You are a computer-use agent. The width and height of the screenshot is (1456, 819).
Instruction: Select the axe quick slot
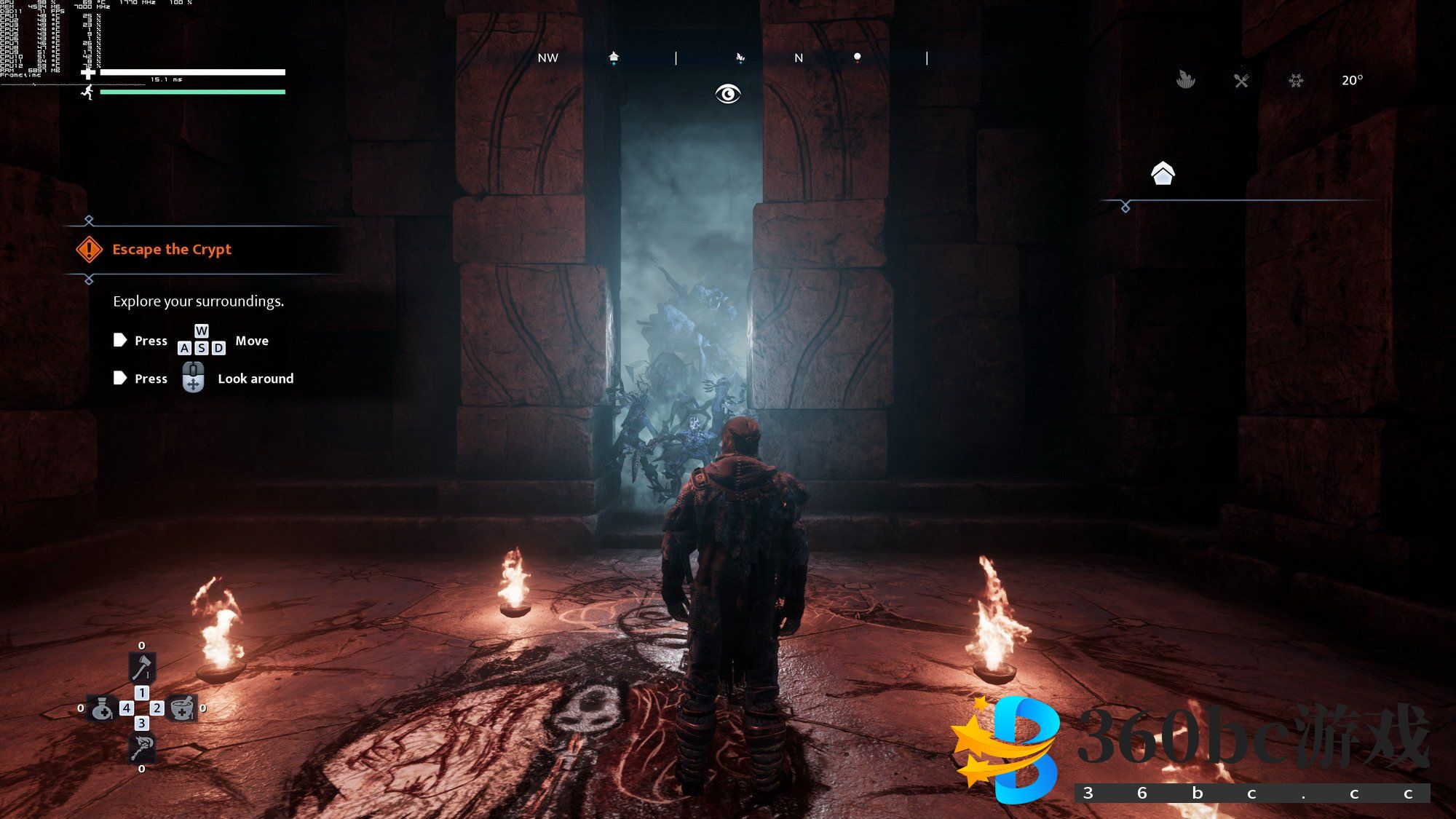click(x=141, y=666)
